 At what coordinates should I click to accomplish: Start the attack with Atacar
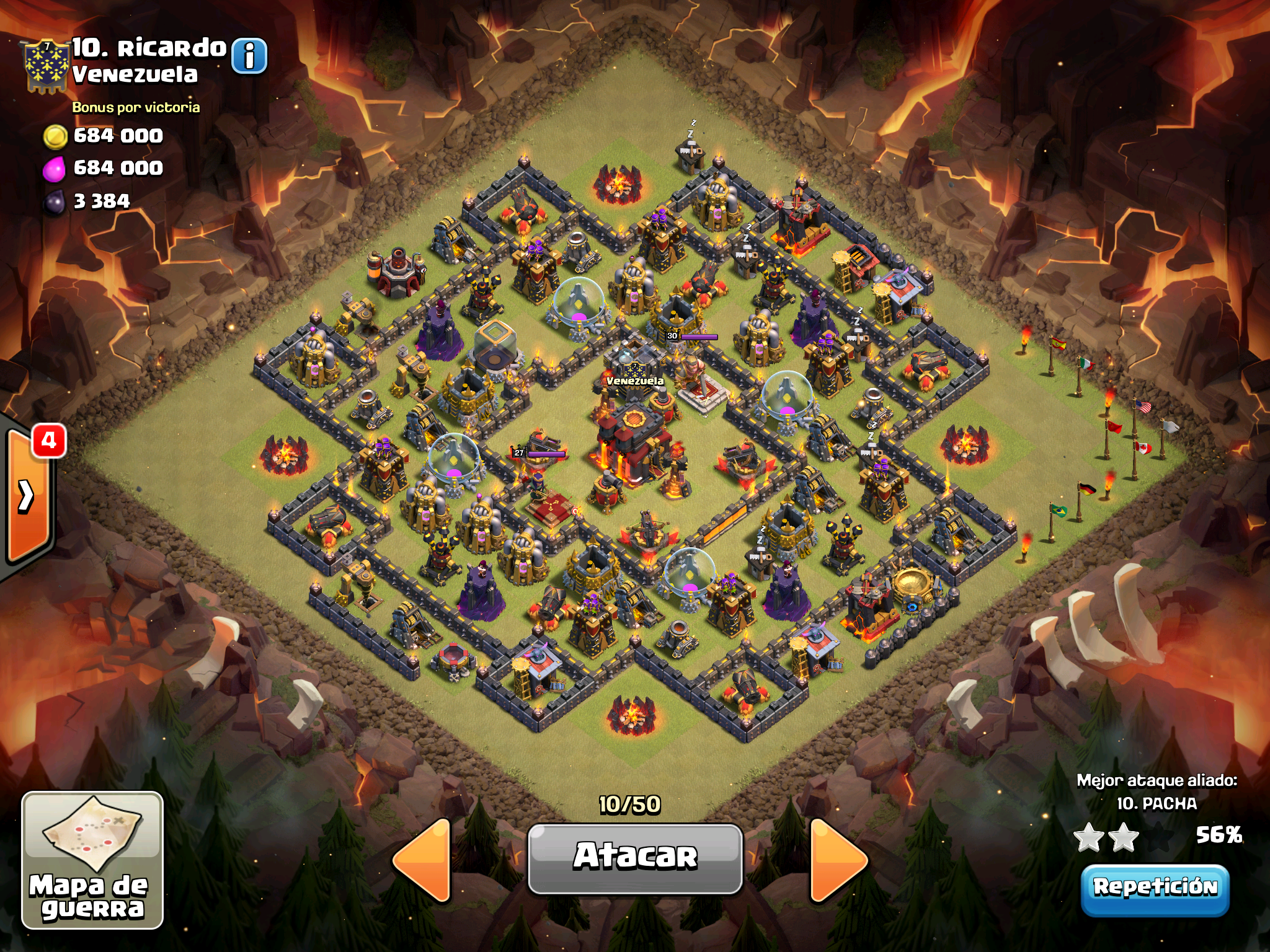coord(635,858)
